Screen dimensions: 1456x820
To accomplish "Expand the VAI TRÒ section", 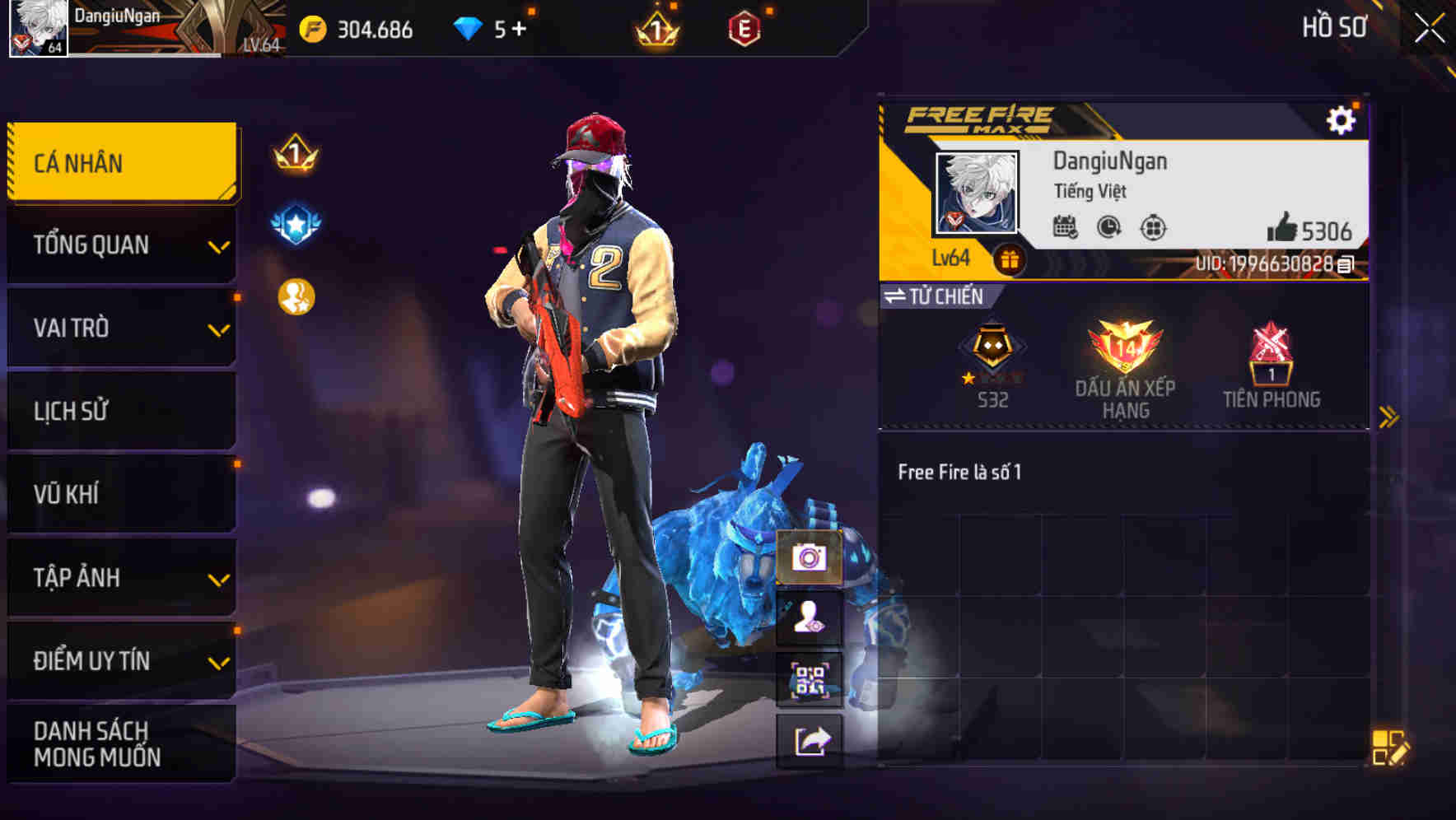I will 120,328.
